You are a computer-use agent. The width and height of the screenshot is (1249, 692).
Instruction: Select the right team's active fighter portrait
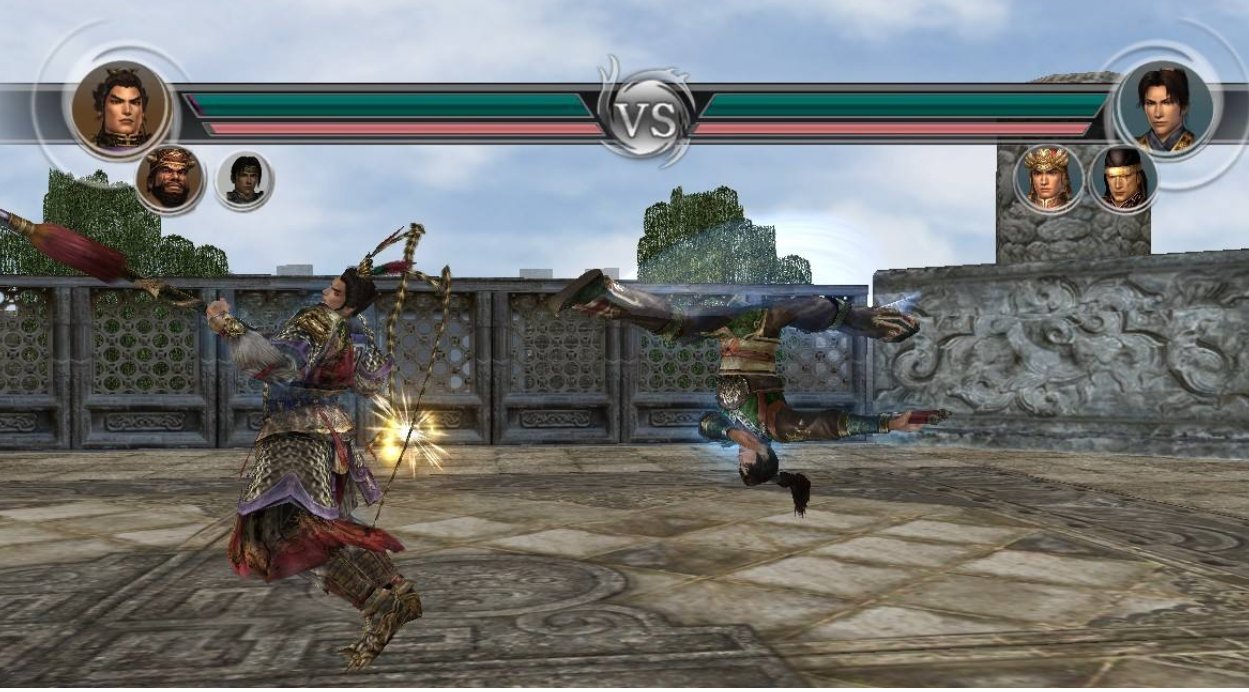(1164, 108)
